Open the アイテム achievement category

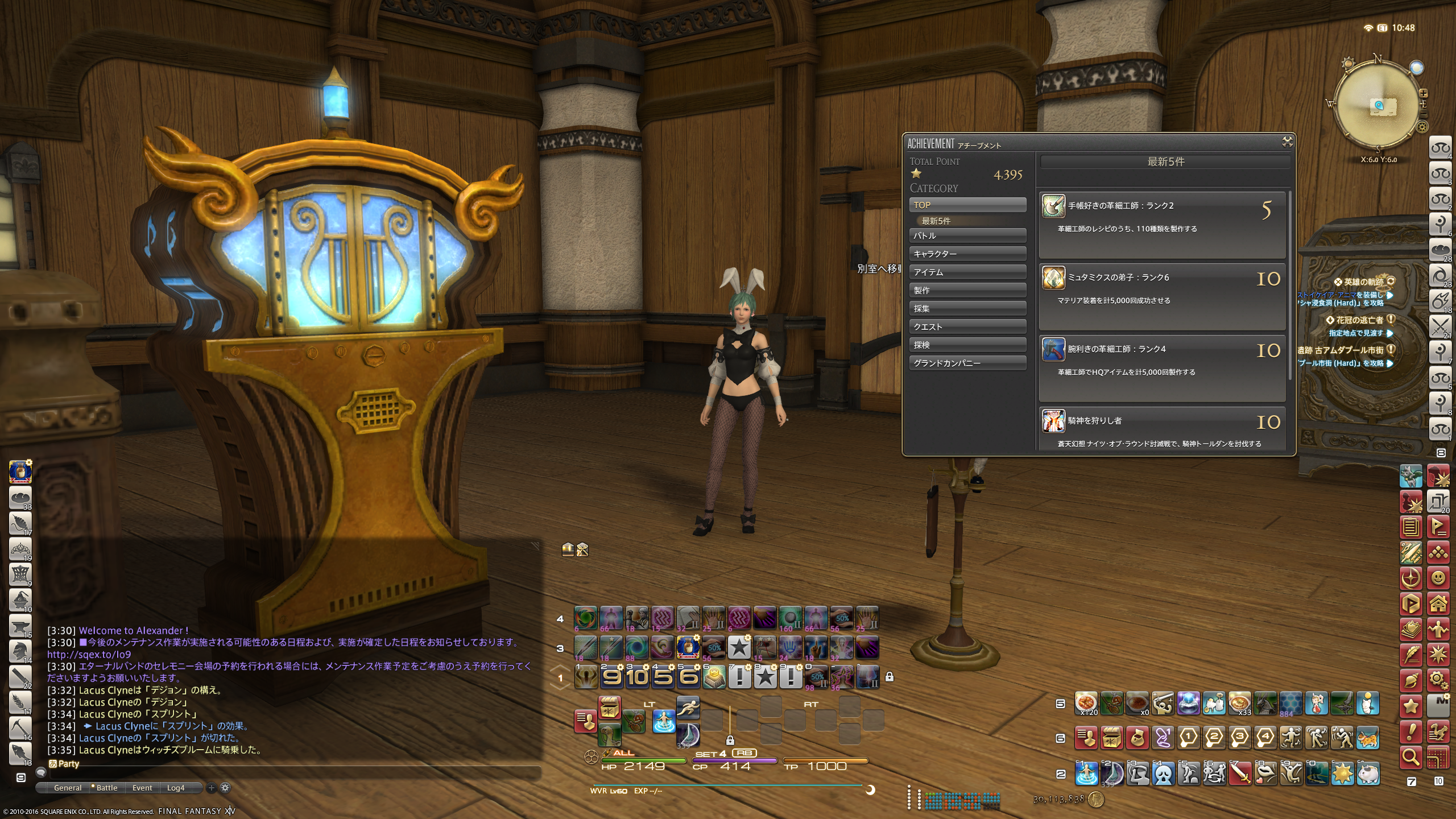tap(967, 272)
